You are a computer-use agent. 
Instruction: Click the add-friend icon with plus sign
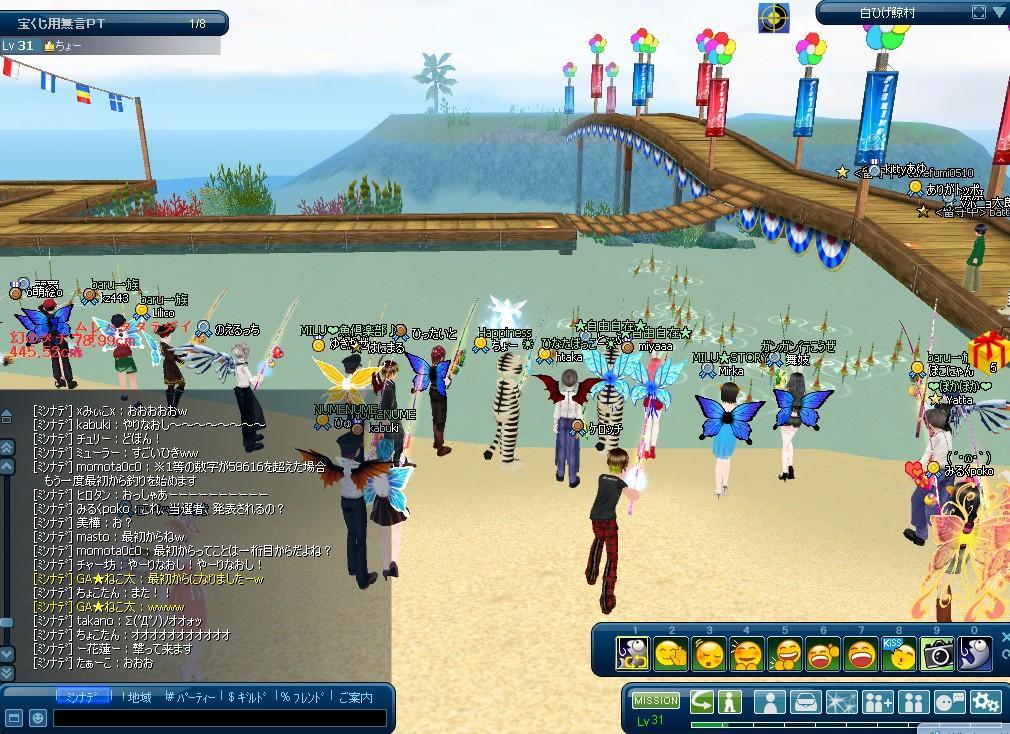[877, 702]
